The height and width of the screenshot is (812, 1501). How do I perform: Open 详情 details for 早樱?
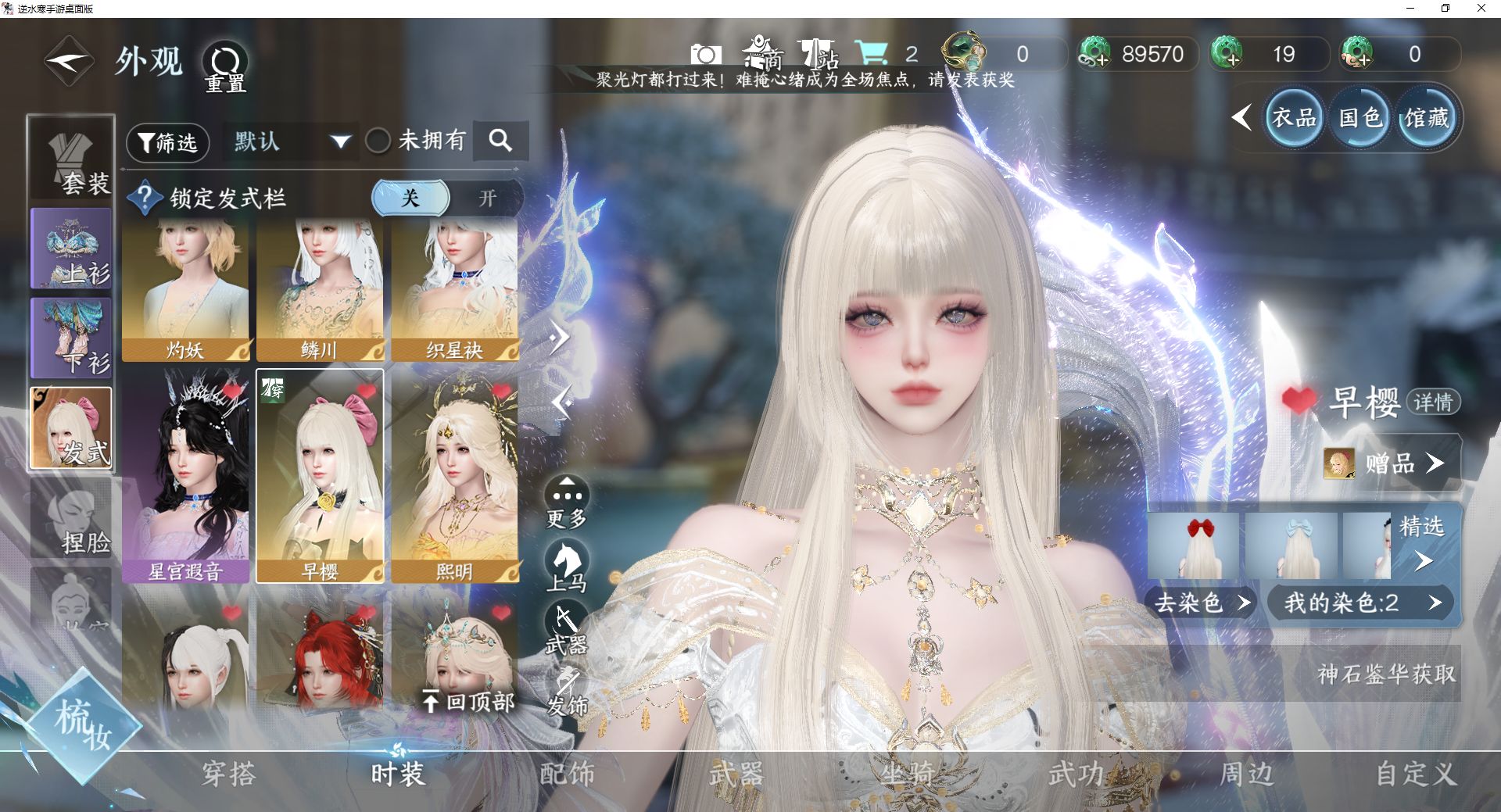point(1433,402)
